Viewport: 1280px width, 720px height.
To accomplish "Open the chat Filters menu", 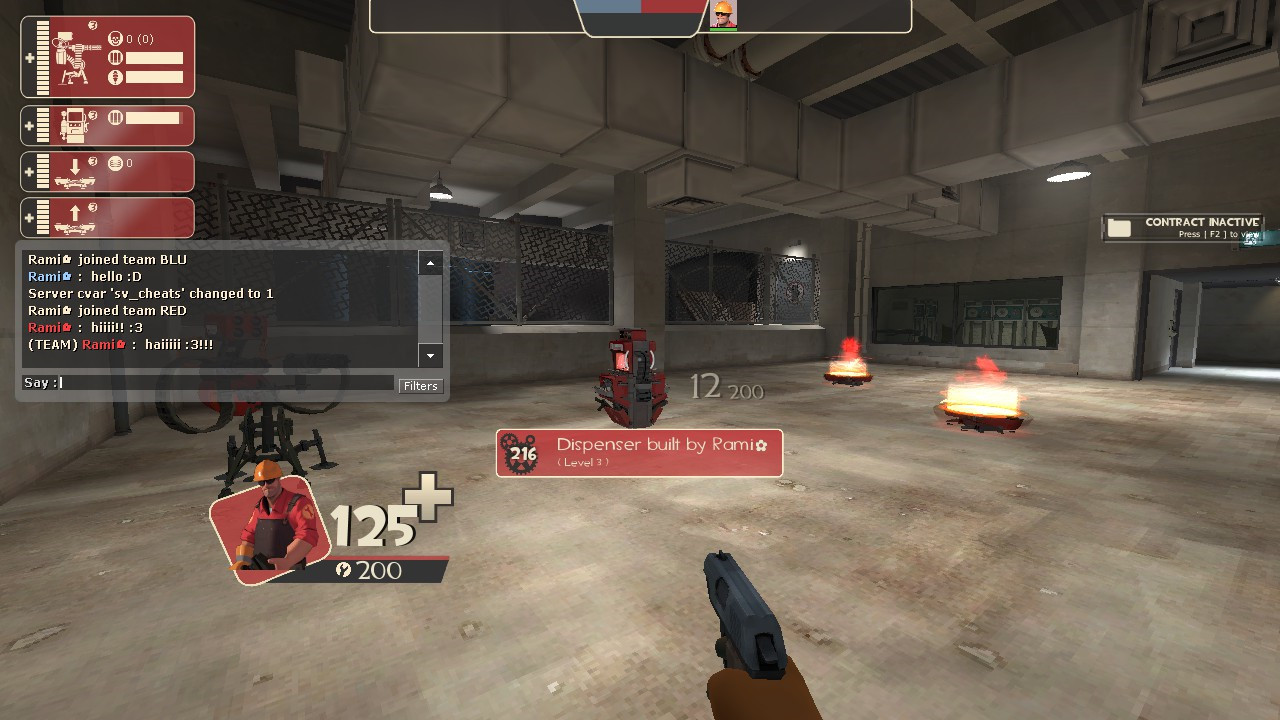I will (420, 386).
